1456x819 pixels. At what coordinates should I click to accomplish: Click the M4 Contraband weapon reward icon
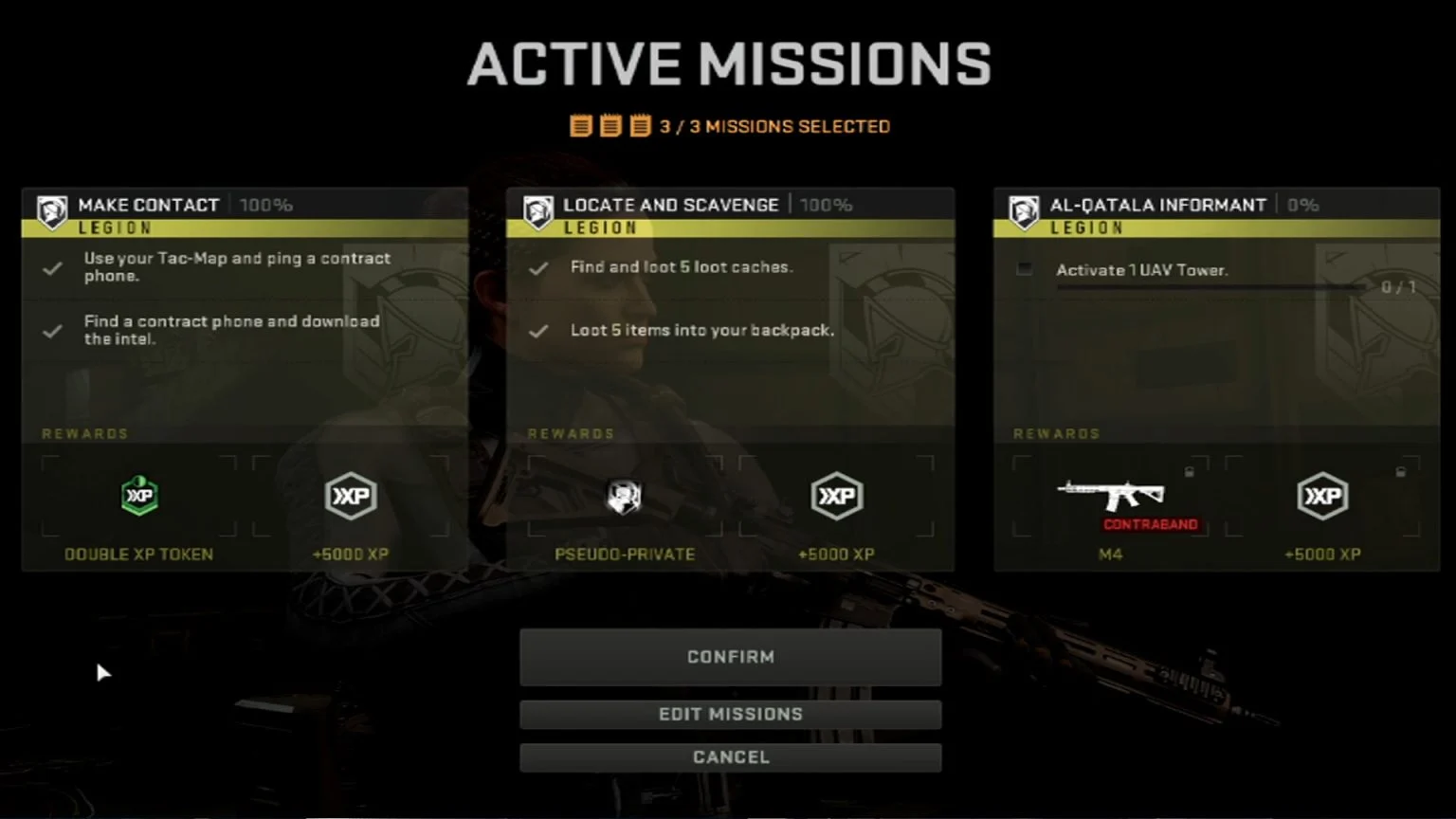pos(1110,495)
